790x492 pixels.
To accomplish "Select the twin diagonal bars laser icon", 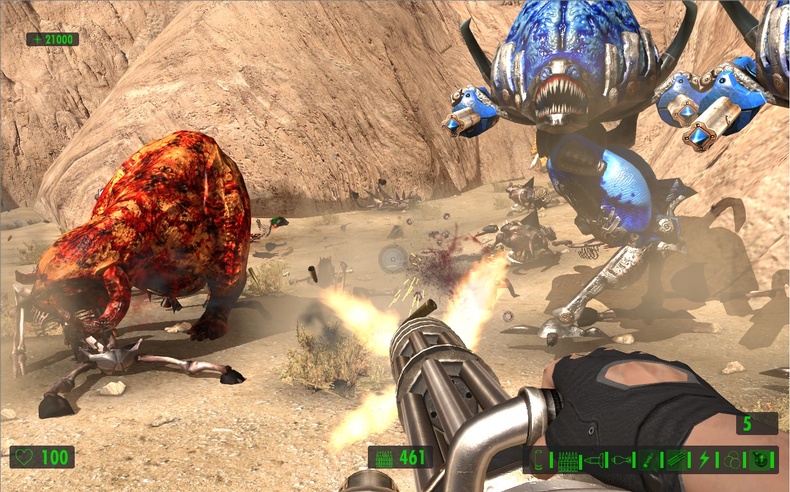I will [675, 460].
